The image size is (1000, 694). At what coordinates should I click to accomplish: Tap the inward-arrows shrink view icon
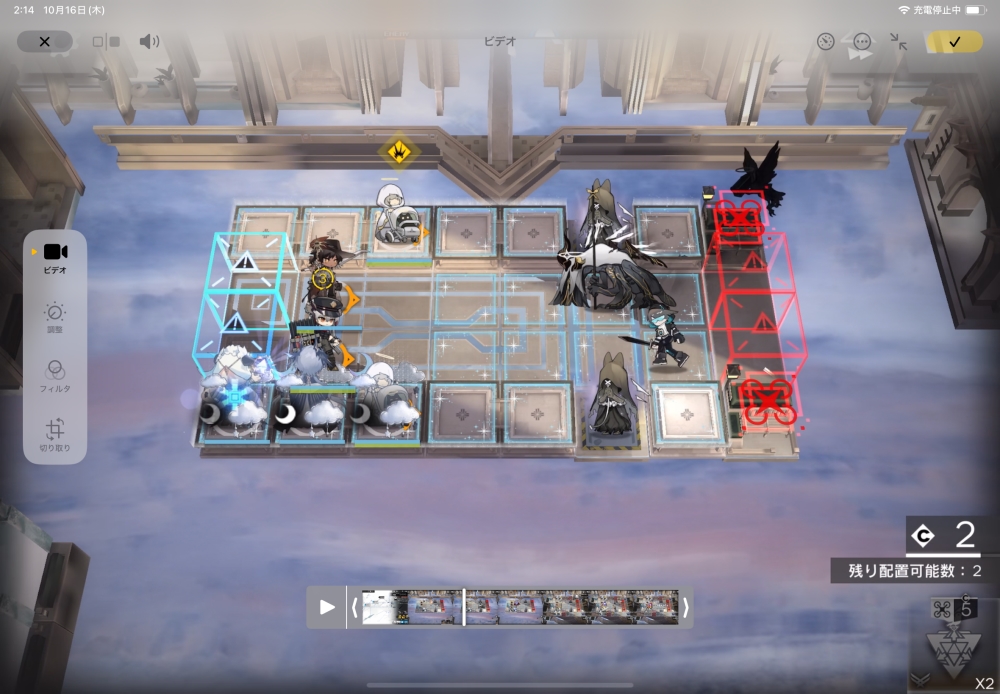[x=898, y=42]
